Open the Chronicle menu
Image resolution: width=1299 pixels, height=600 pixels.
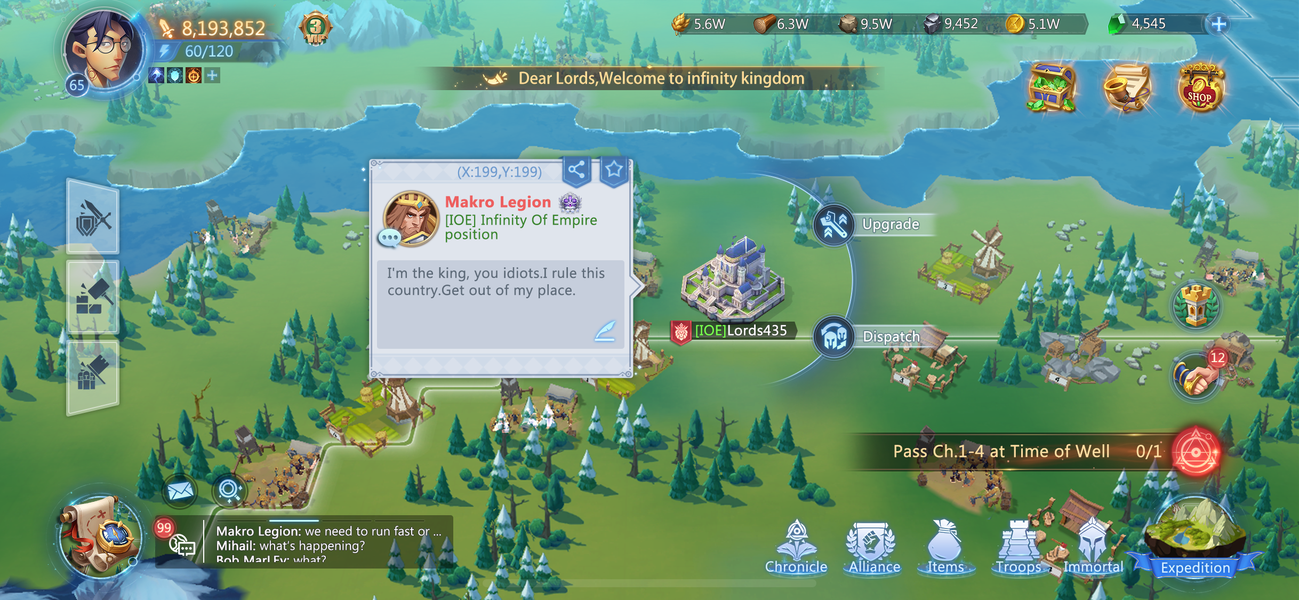[796, 548]
